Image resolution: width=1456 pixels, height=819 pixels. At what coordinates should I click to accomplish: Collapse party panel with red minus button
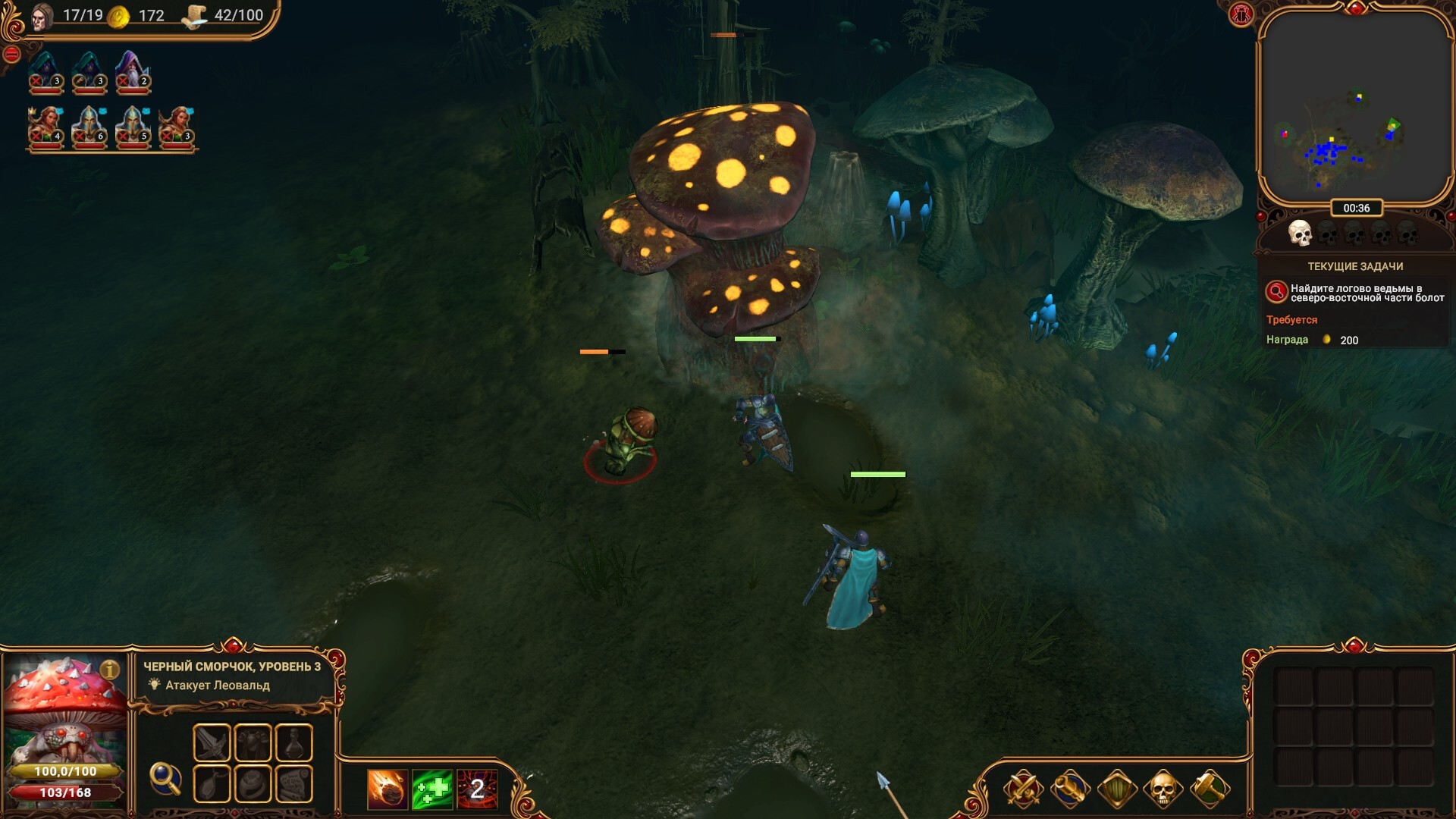point(11,54)
